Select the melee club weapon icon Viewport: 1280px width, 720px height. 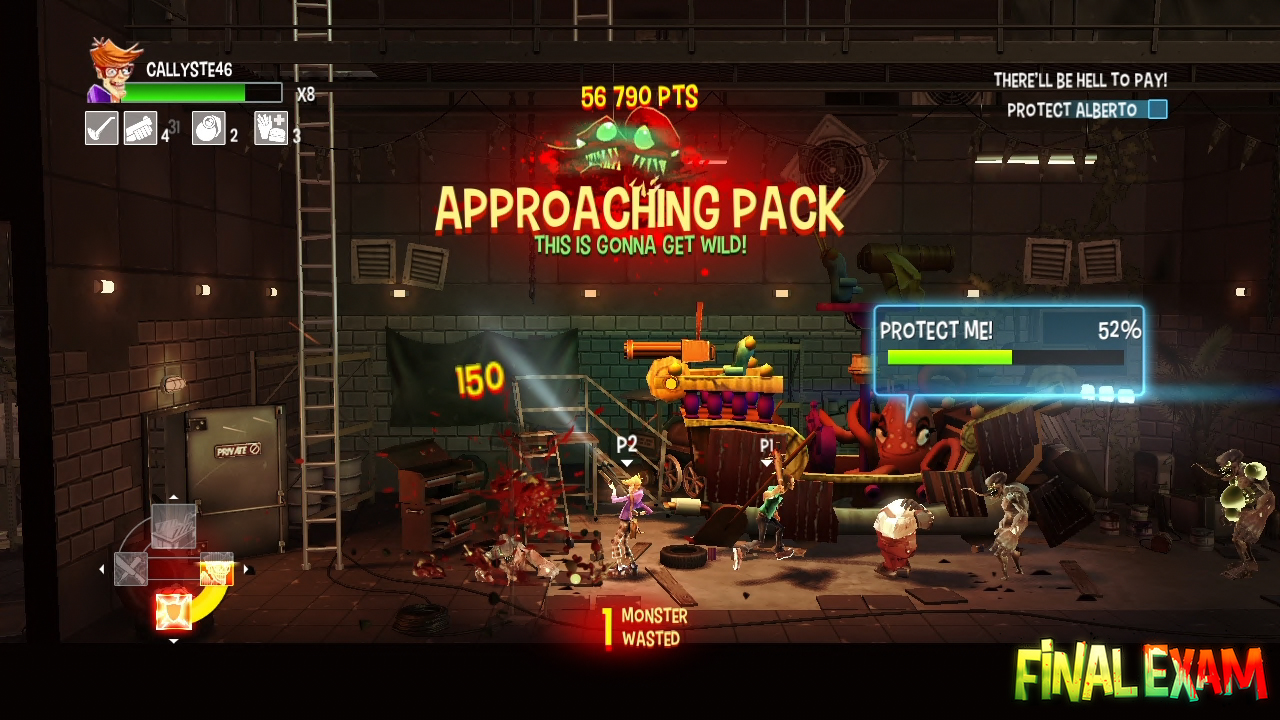[102, 128]
